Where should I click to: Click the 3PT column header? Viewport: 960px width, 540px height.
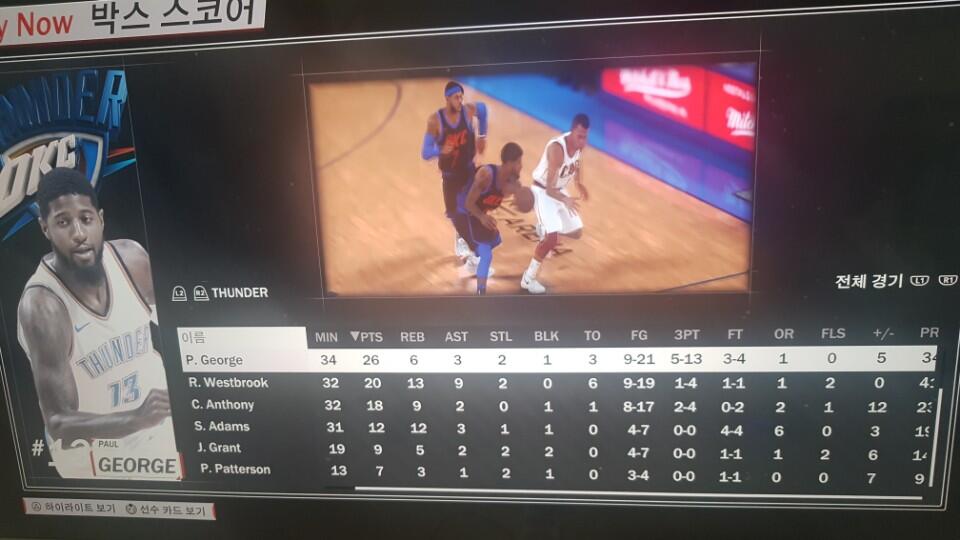coord(687,335)
